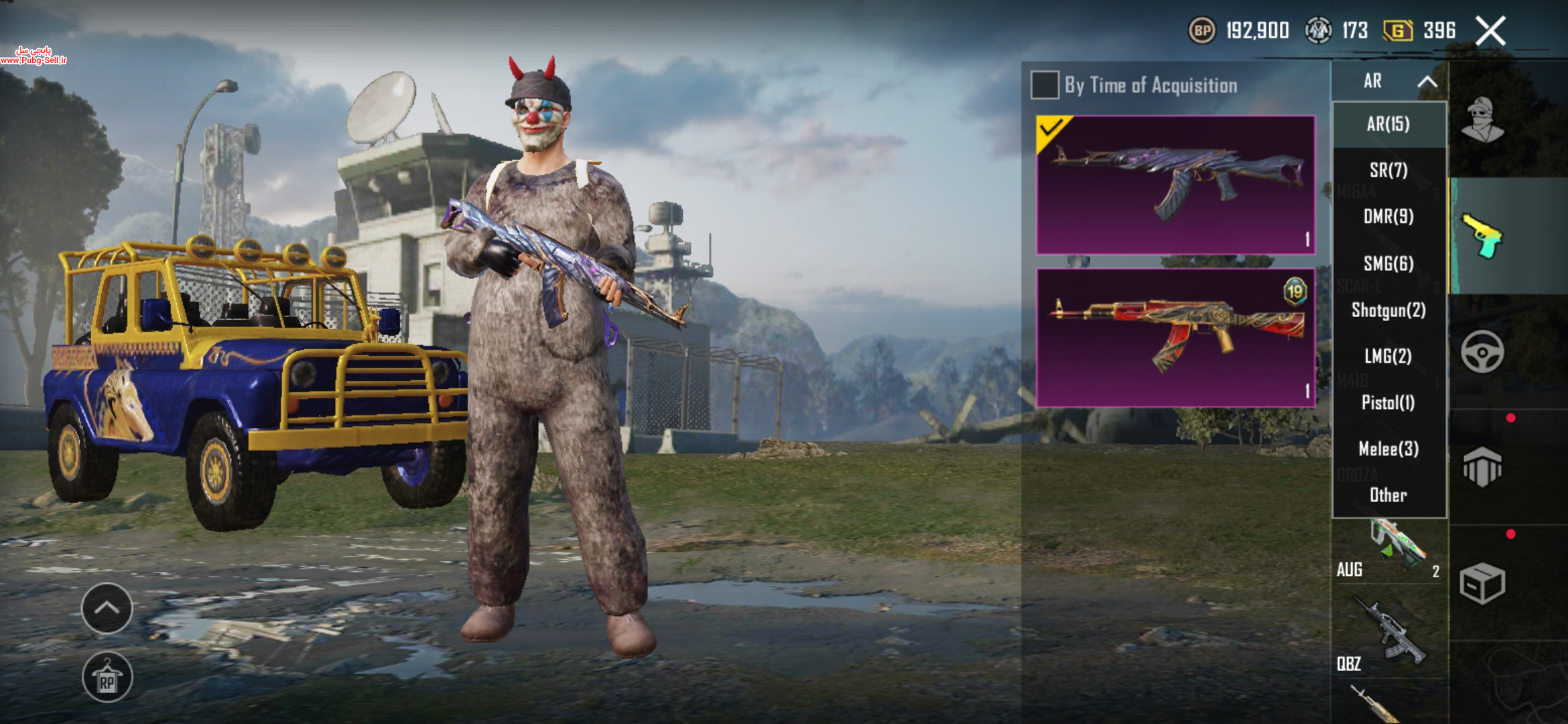Select the Pistol(1) category
This screenshot has width=1568, height=724.
(x=1388, y=402)
